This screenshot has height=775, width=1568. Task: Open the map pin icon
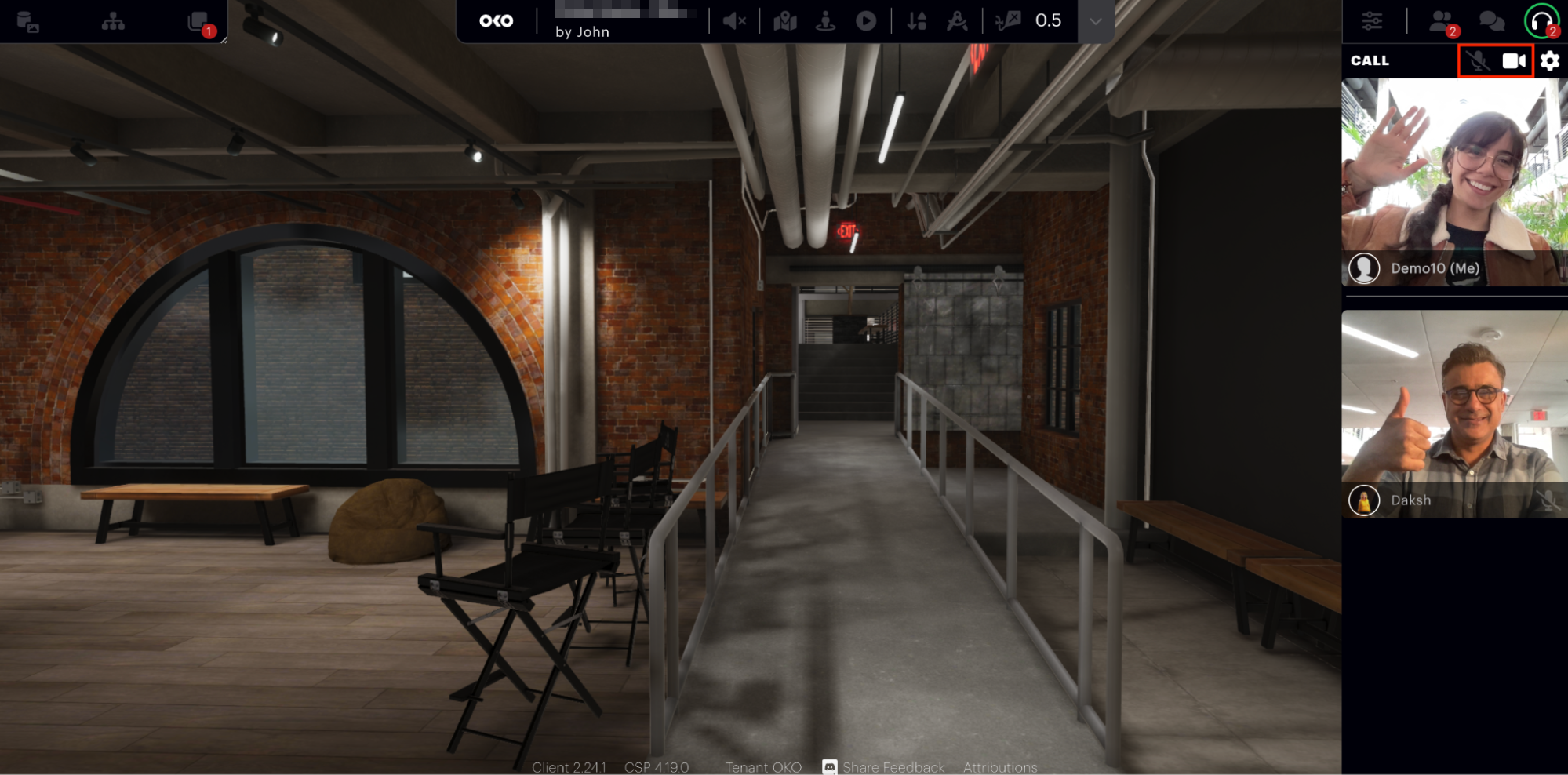784,21
